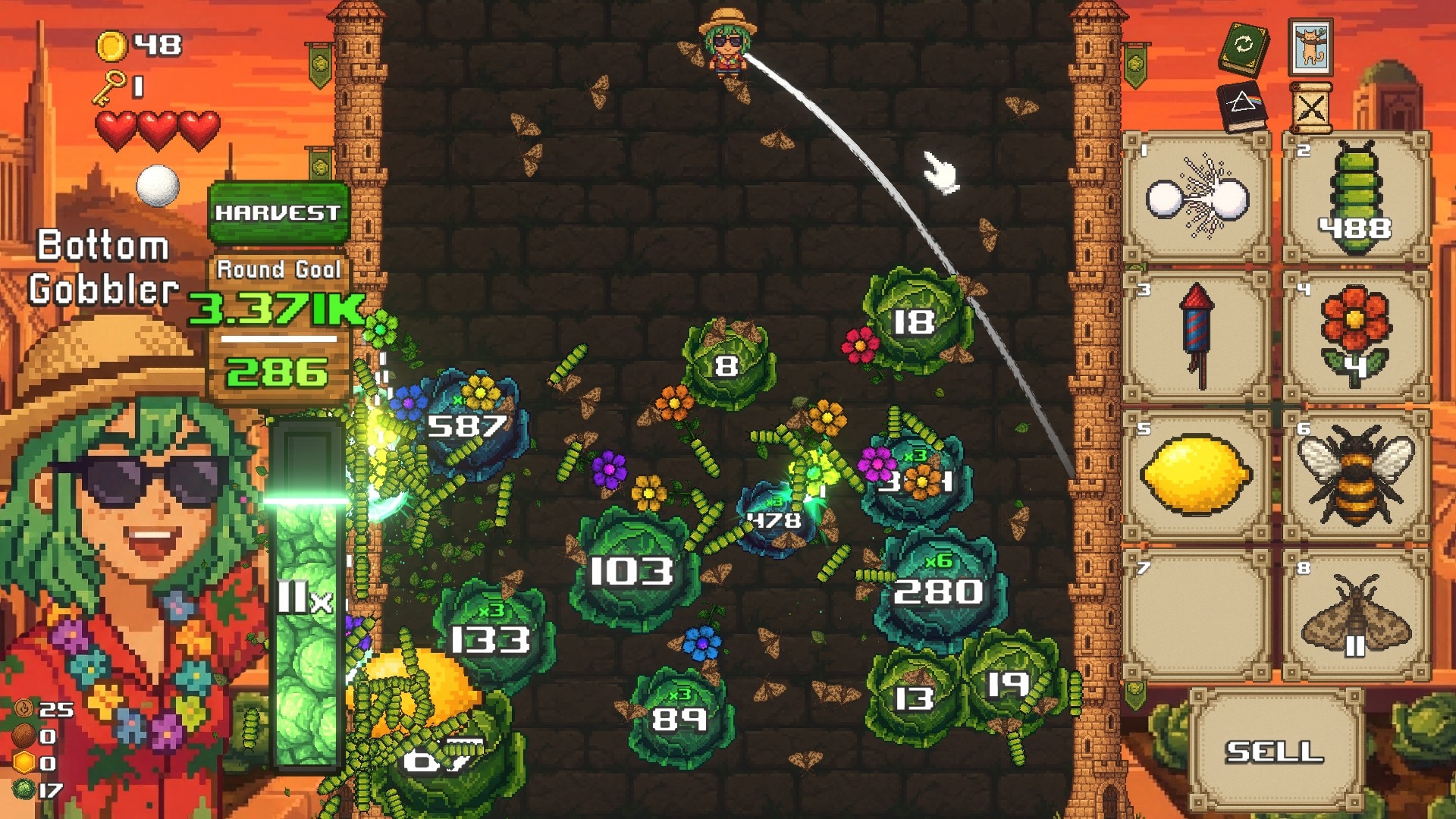Select the green caterpillar slot
Viewport: 1456px width, 819px height.
[1356, 198]
